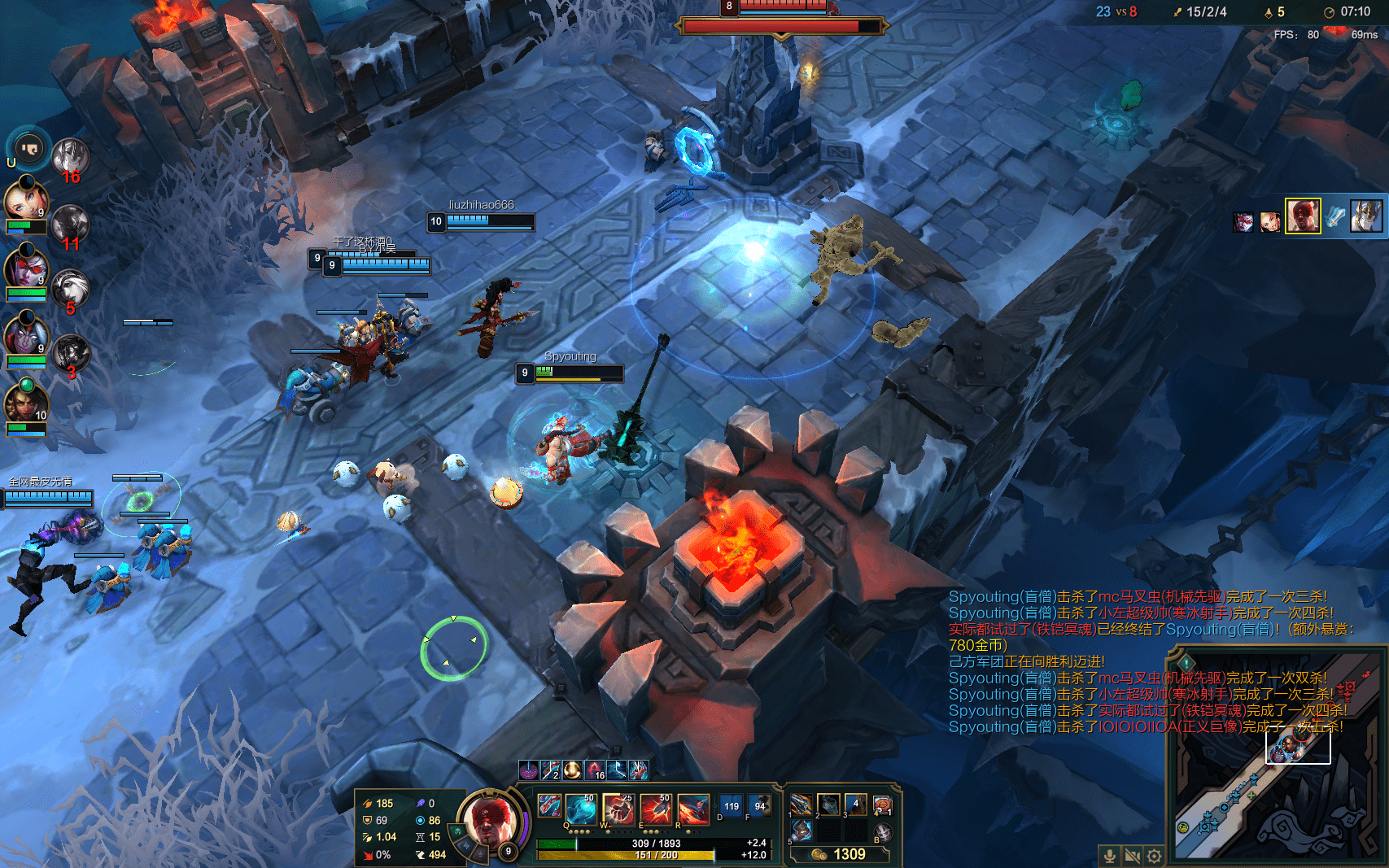Image resolution: width=1389 pixels, height=868 pixels.
Task: Select the level 10 ally portrait
Action: (x=25, y=403)
